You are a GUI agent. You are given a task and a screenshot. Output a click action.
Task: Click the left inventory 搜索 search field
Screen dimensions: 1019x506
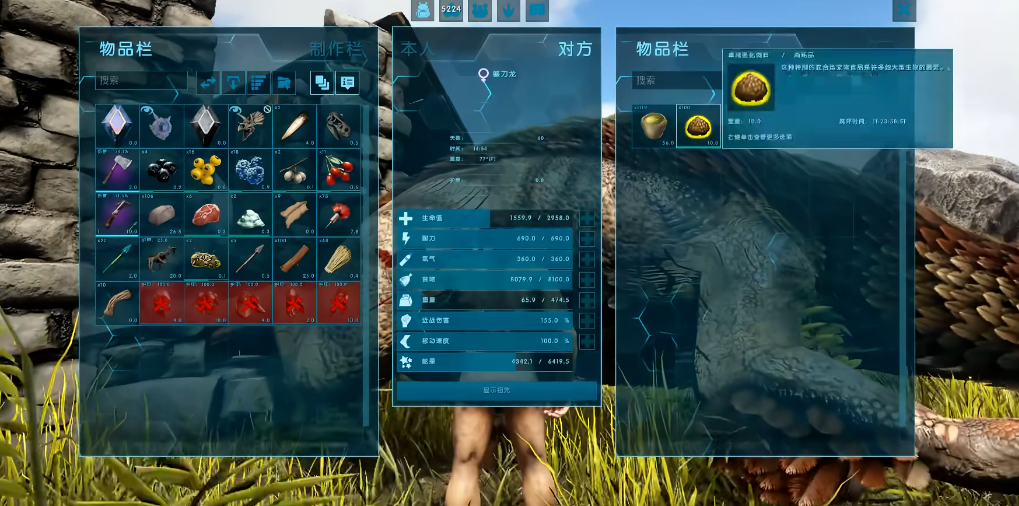(x=140, y=81)
